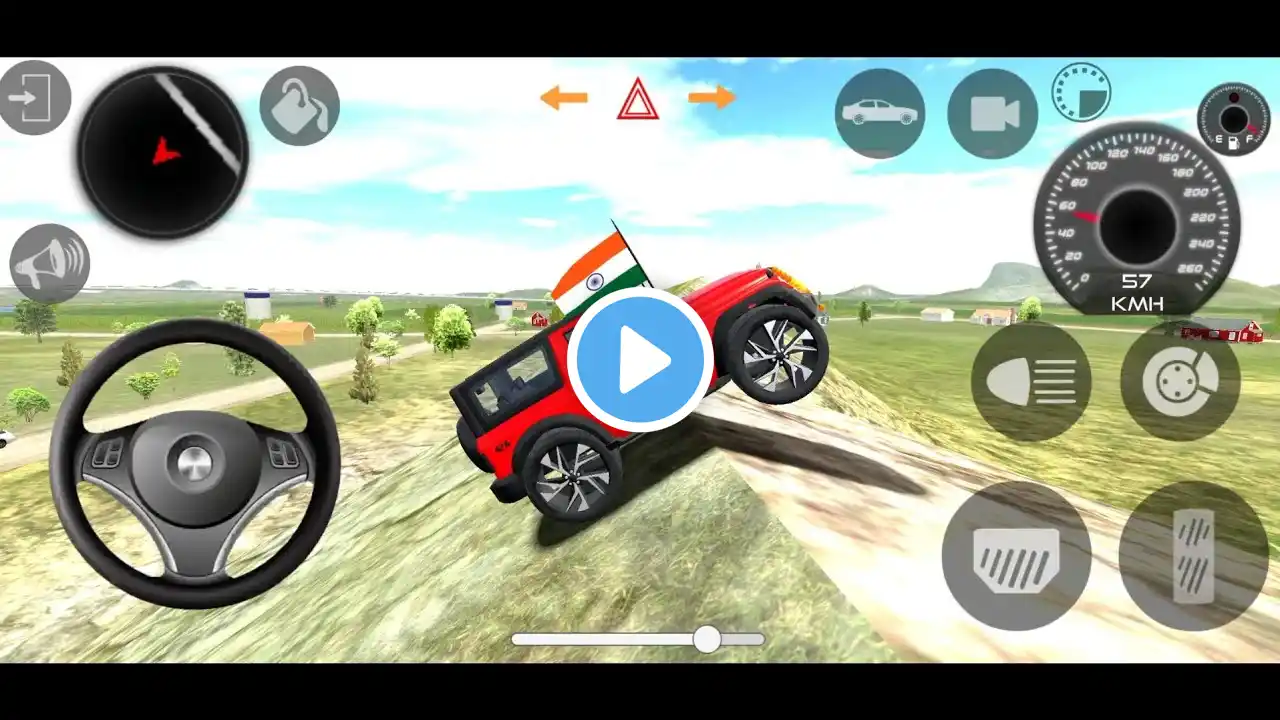This screenshot has height=720, width=1280.
Task: Open the circular minimap
Action: point(163,153)
